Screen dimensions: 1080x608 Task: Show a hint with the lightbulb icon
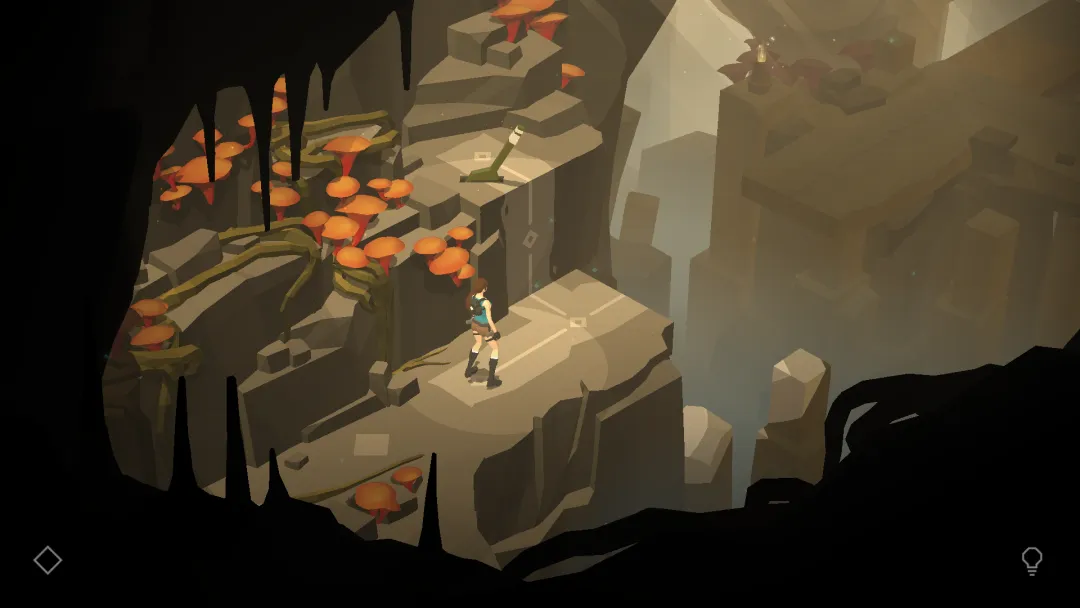pyautogui.click(x=1031, y=561)
